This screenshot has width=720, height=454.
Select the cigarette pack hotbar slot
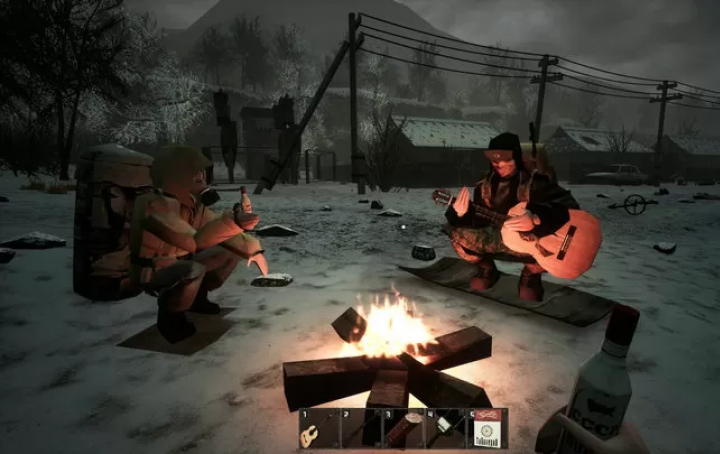tap(489, 428)
